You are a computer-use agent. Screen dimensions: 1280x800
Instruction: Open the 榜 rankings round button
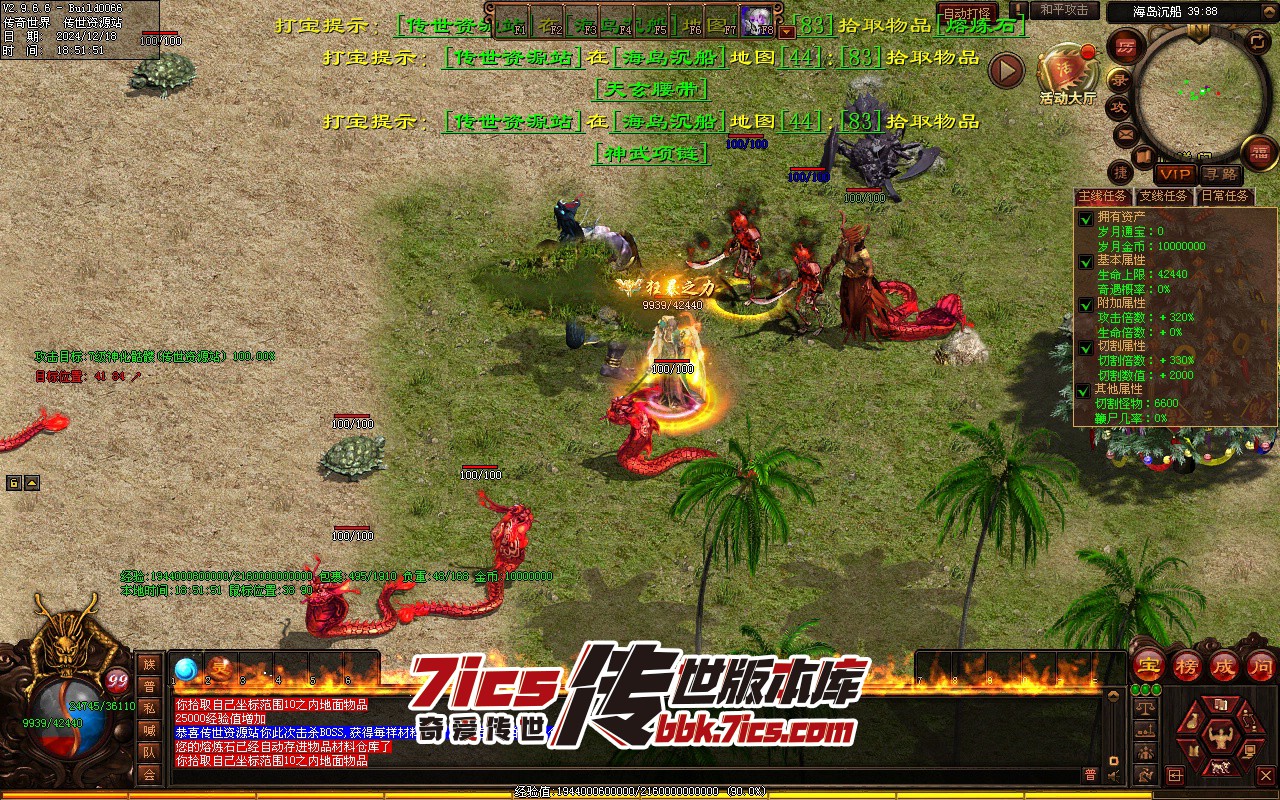tap(1187, 666)
